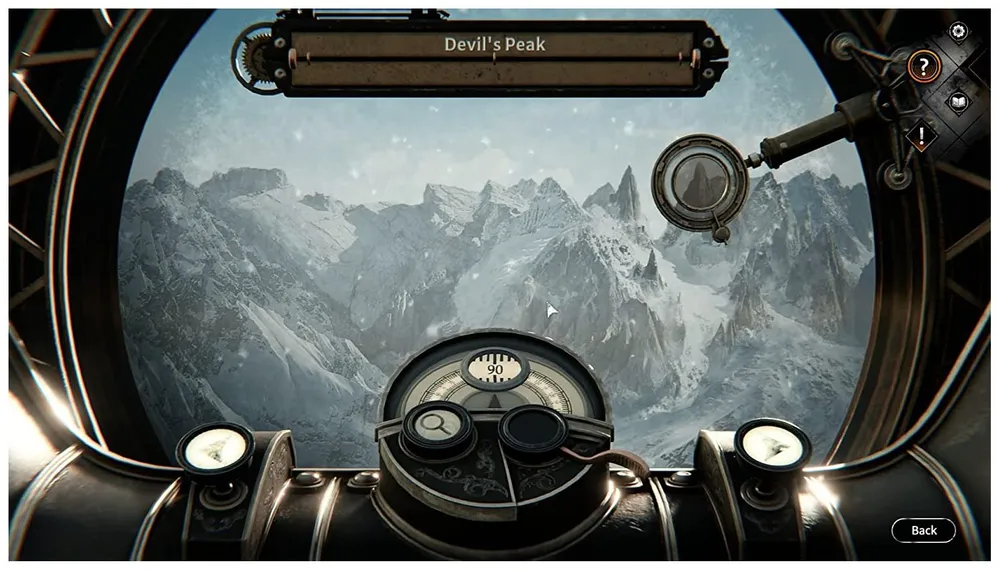Click the Back button
The width and height of the screenshot is (1000, 571).
[x=923, y=530]
